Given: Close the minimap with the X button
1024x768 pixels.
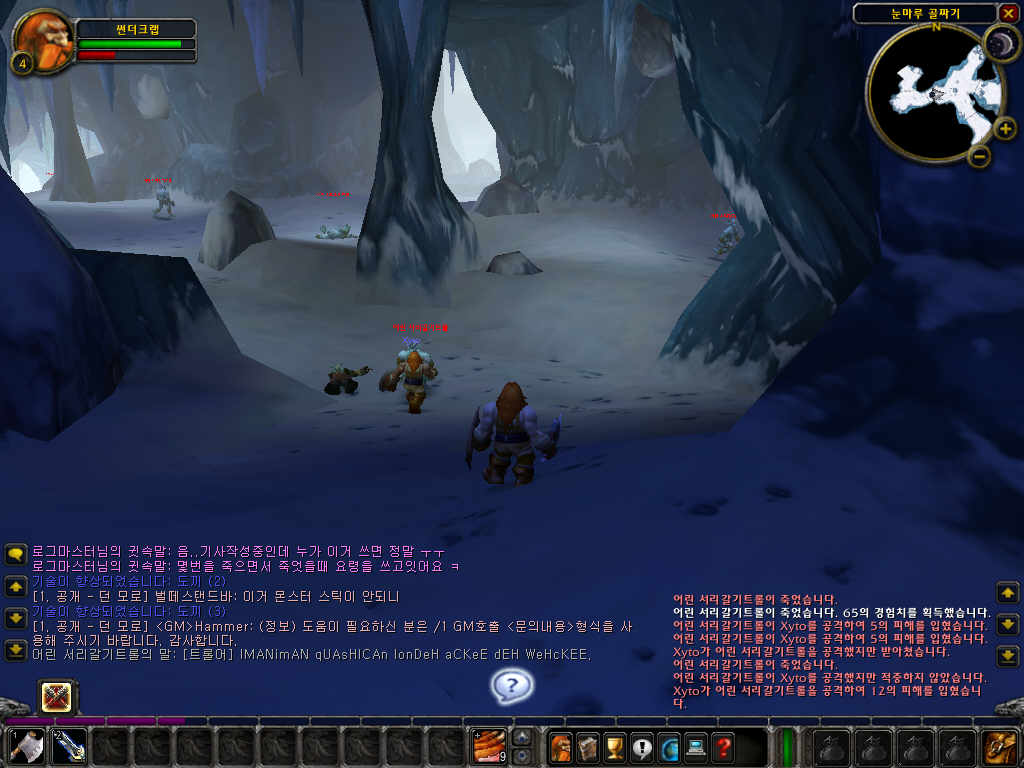Looking at the screenshot, I should pos(1008,13).
